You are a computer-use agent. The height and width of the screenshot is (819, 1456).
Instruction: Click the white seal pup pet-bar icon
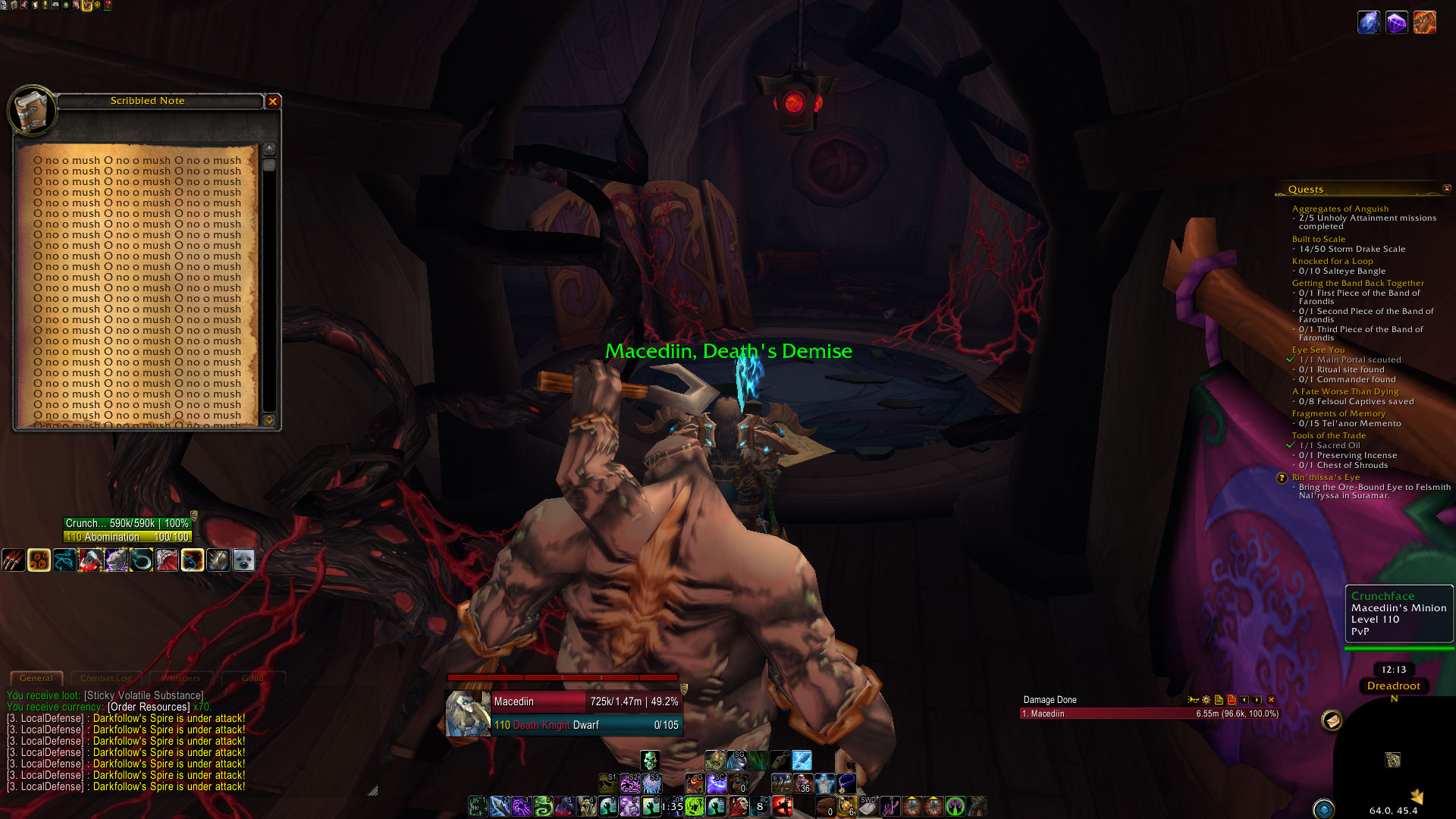(x=243, y=560)
